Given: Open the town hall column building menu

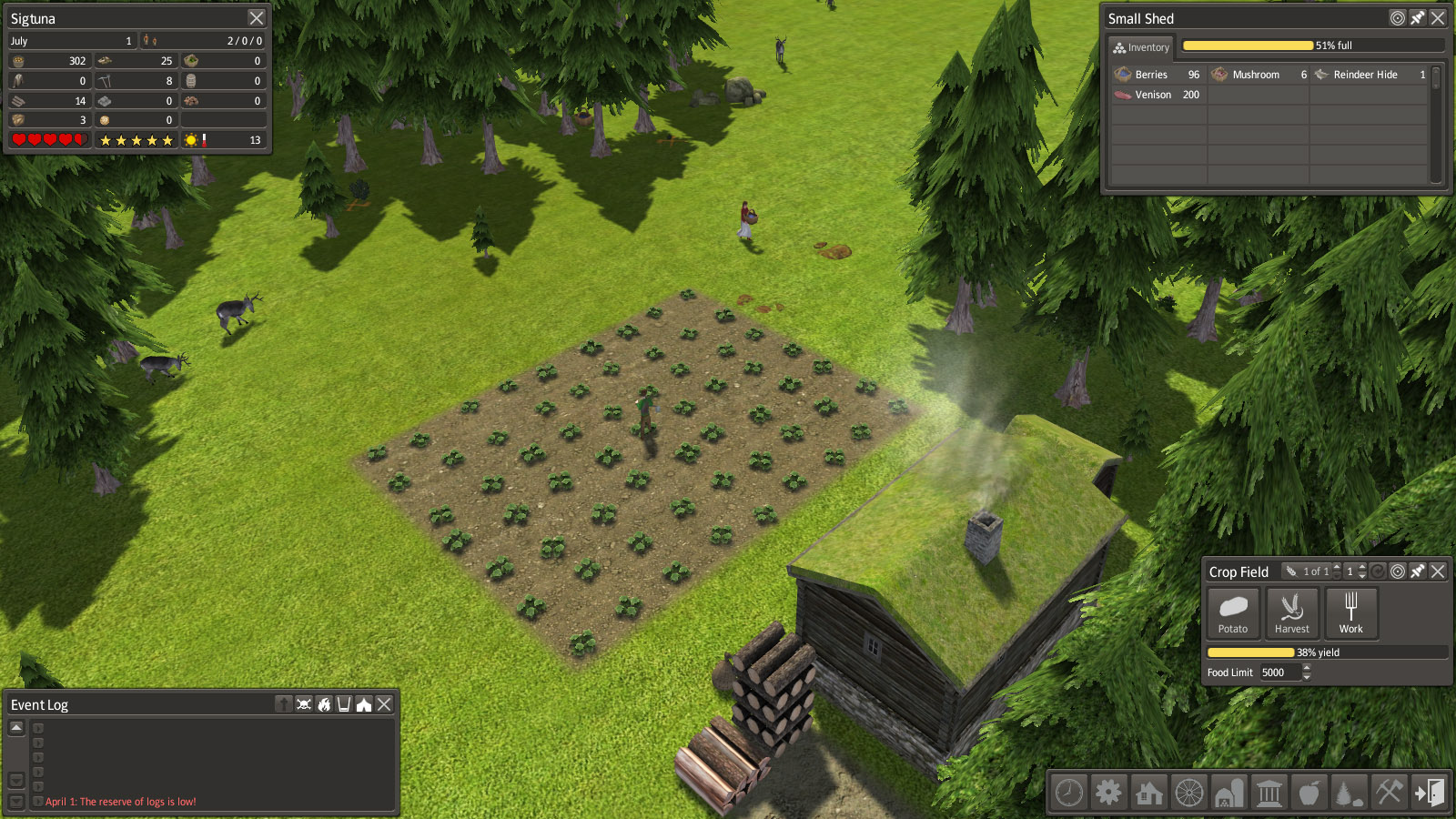Looking at the screenshot, I should (1269, 793).
